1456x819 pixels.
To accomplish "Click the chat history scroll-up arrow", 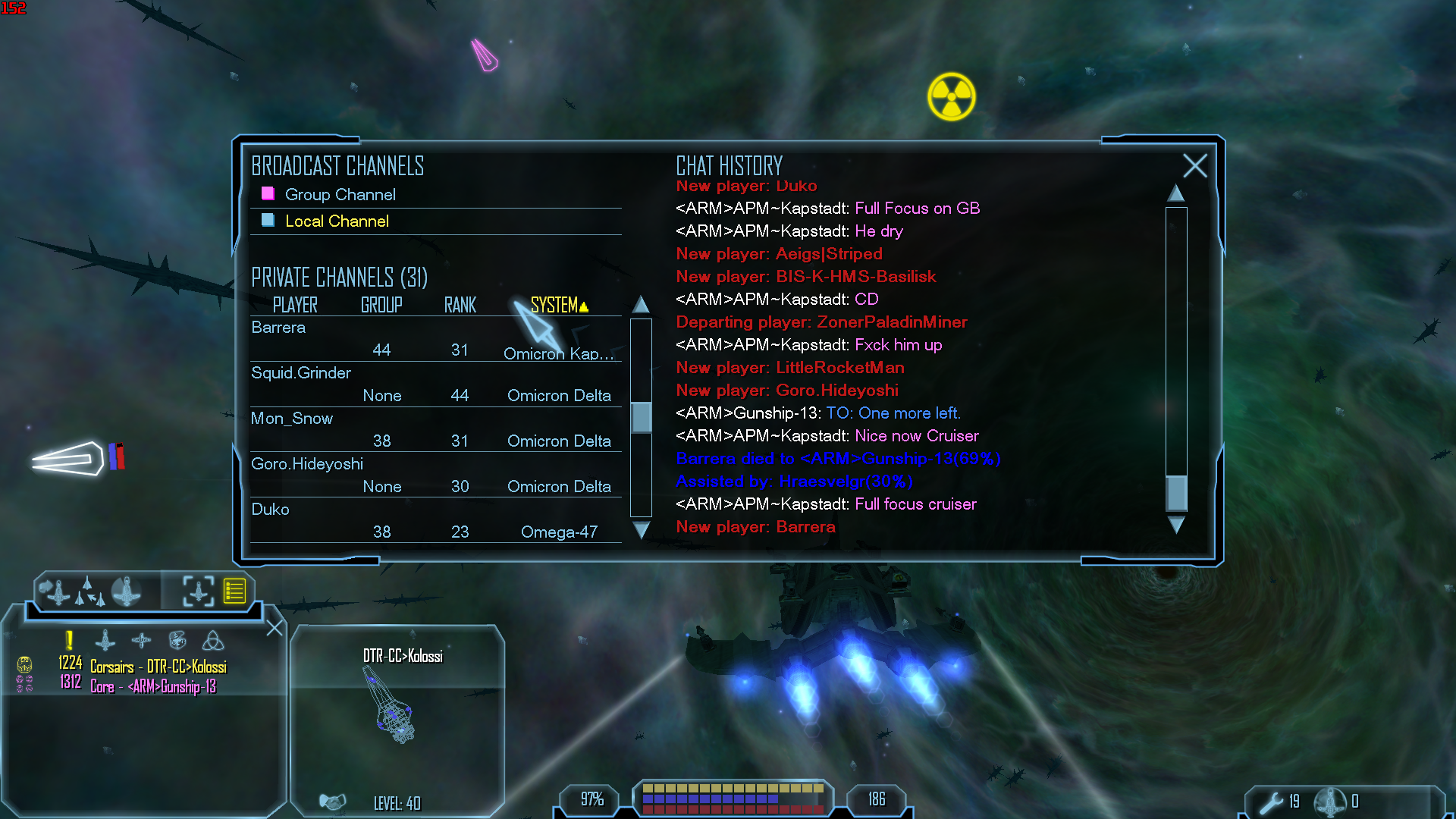I will [x=1175, y=194].
